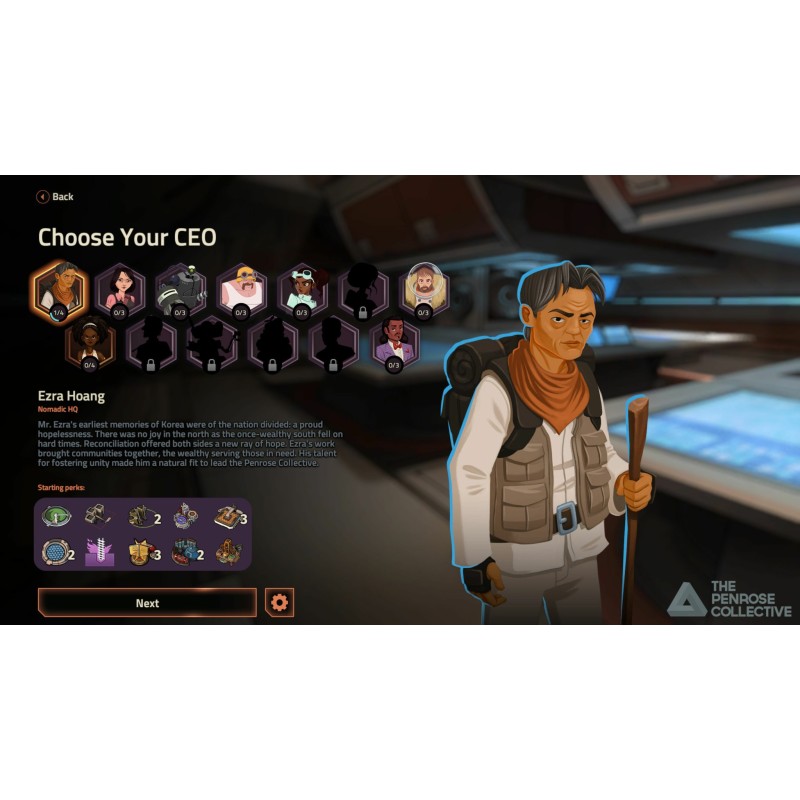Open the orange gear settings
Viewport: 800px width, 800px height.
[x=280, y=603]
